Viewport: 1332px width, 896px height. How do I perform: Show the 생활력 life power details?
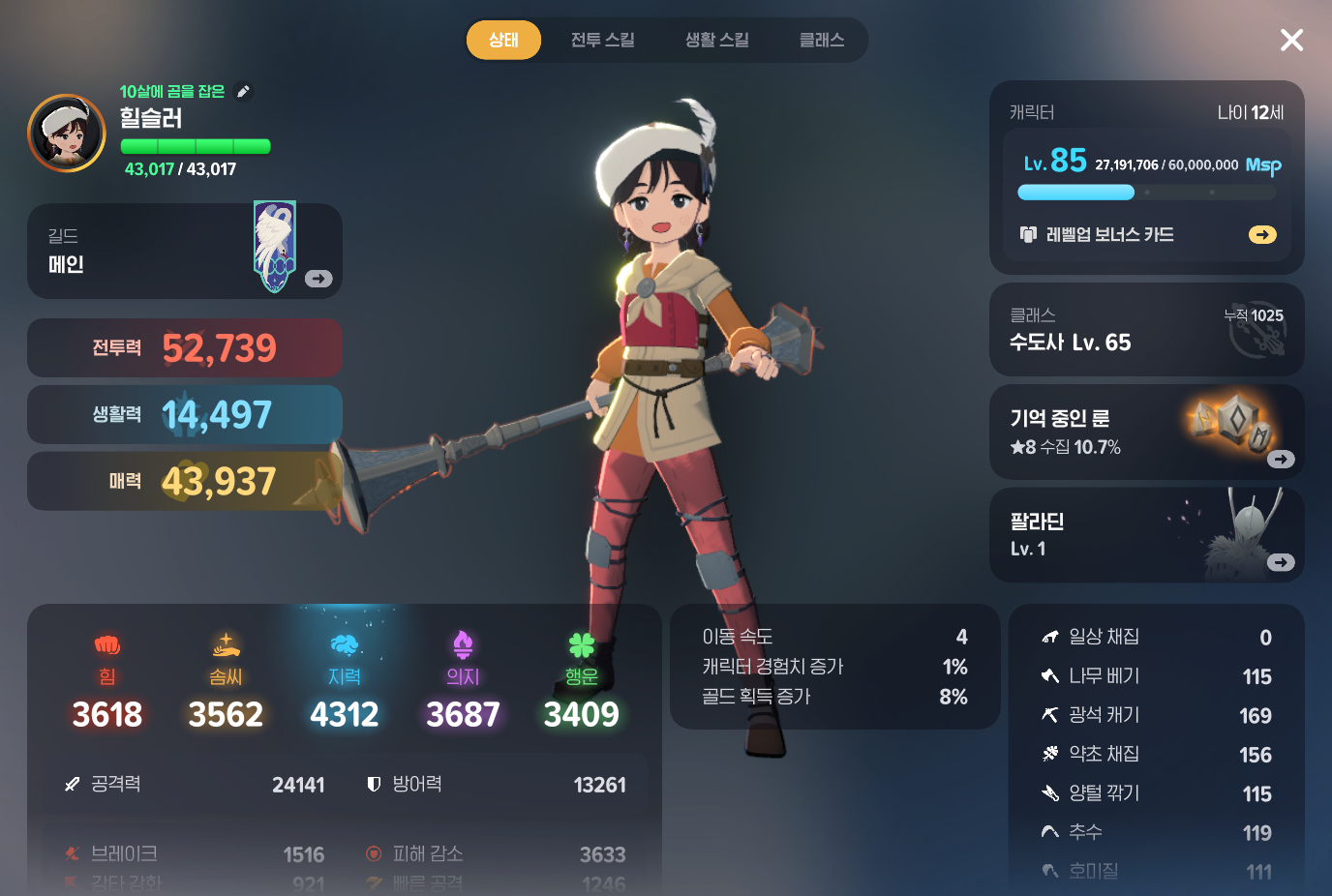tap(184, 414)
